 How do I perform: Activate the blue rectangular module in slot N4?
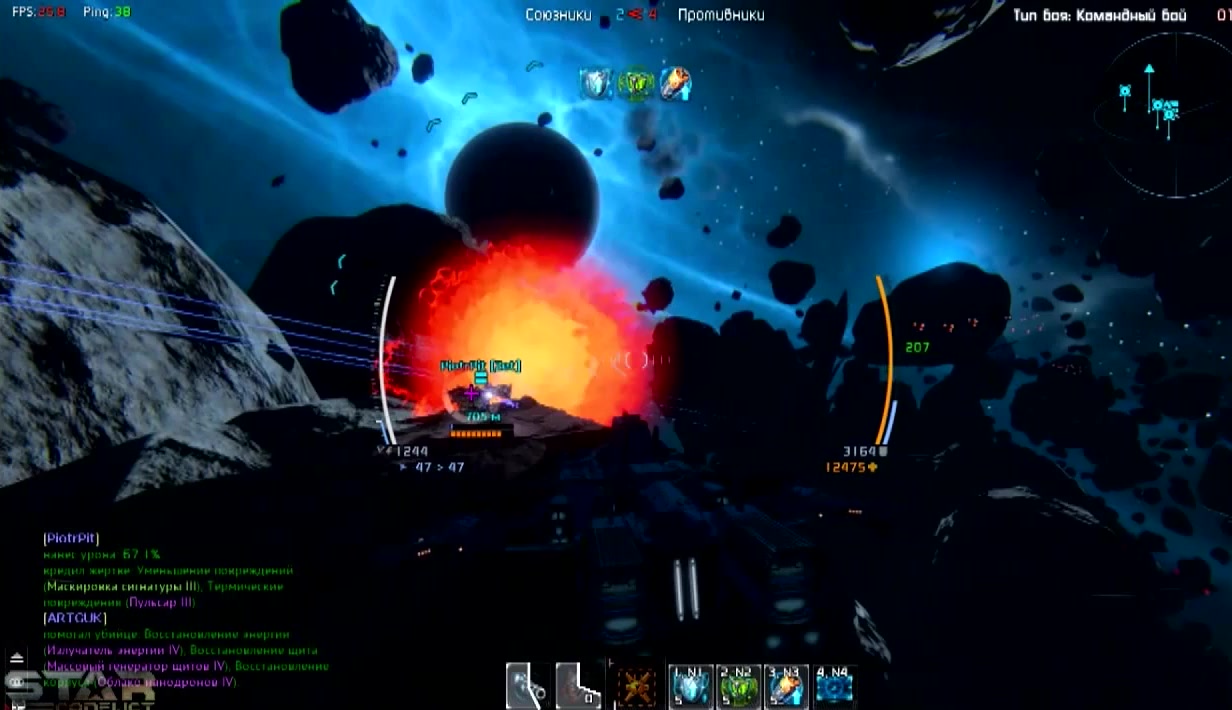pos(834,688)
